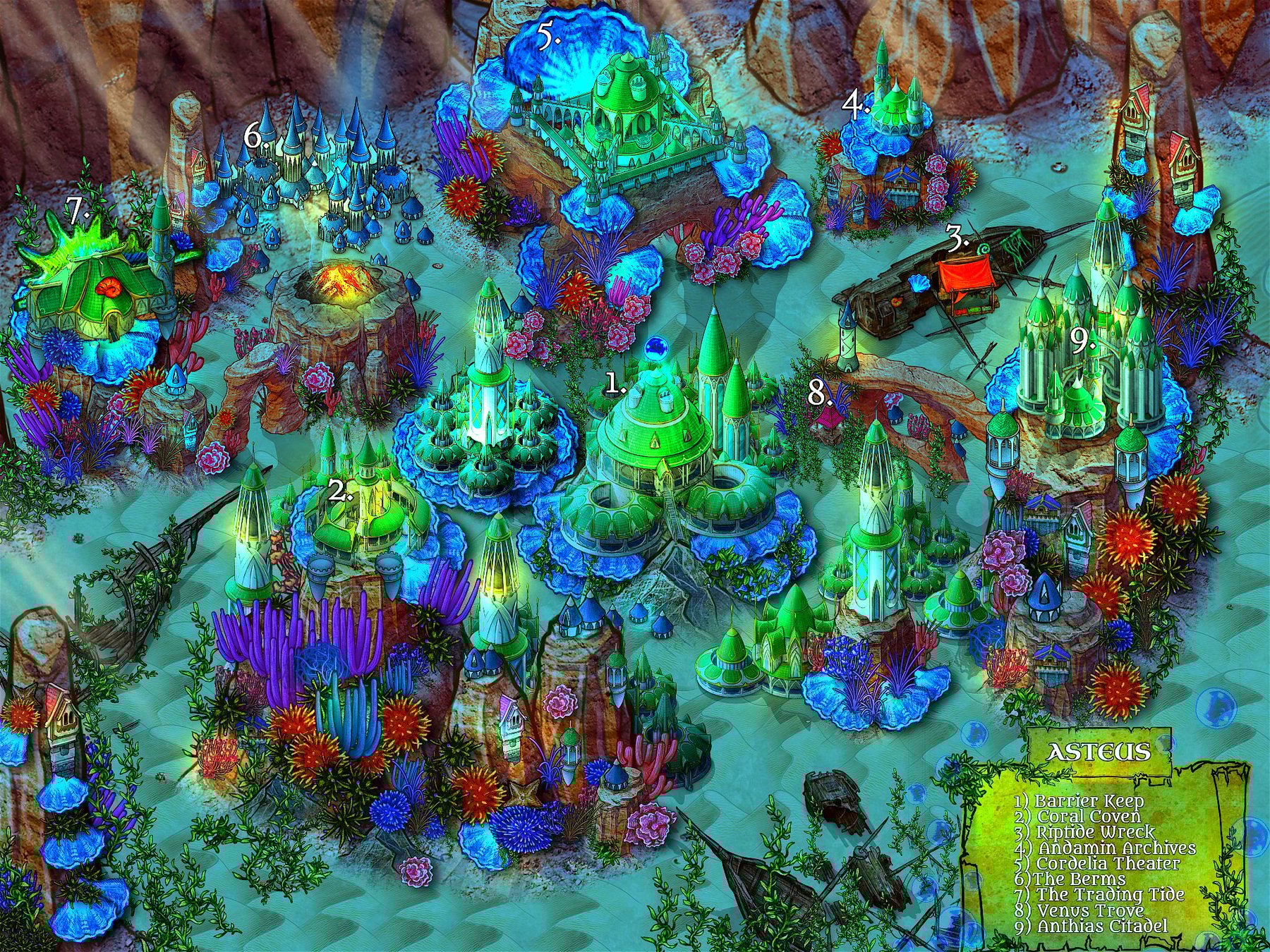Click map marker number 8

(818, 393)
